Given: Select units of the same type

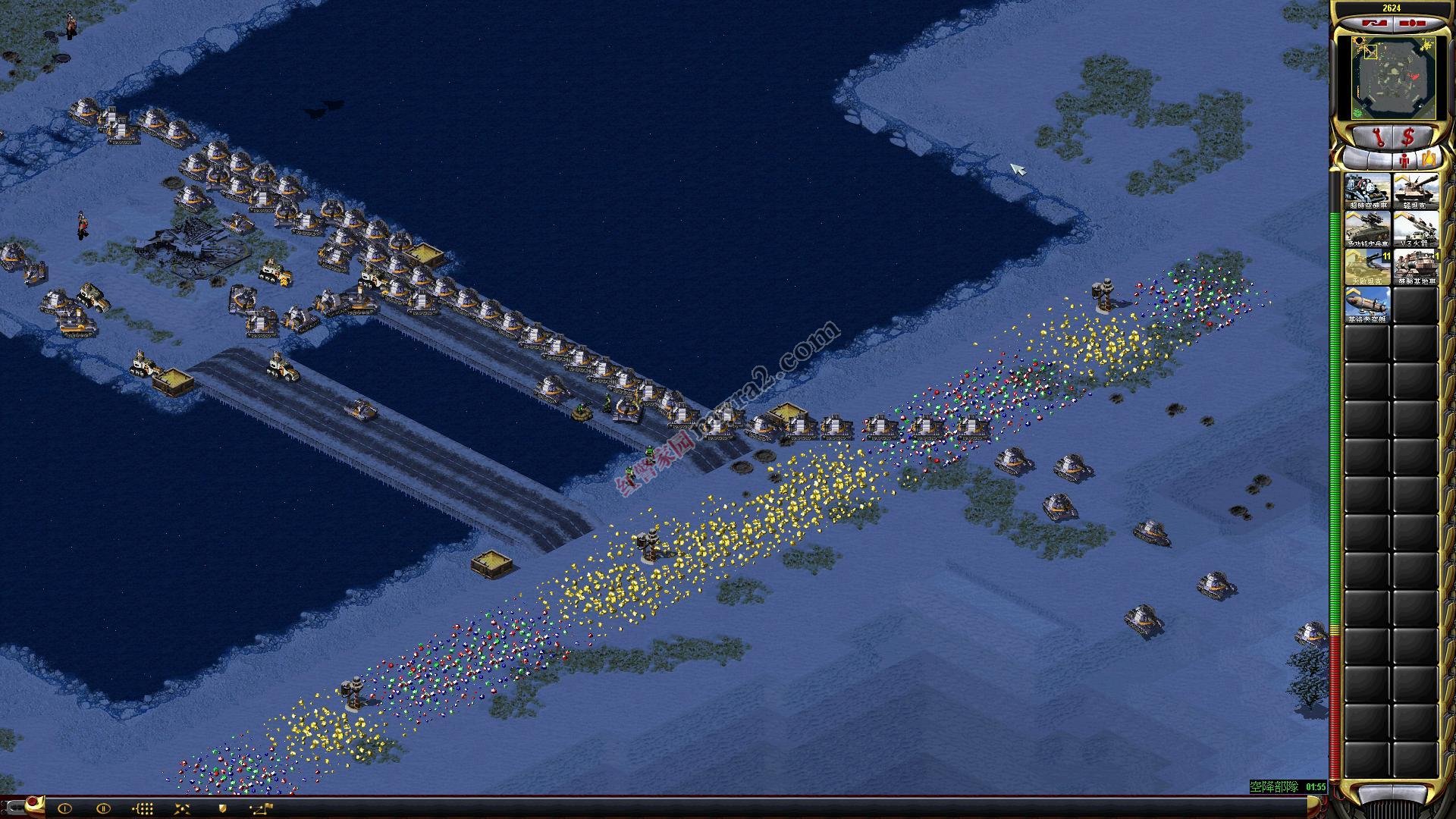Looking at the screenshot, I should (x=143, y=808).
